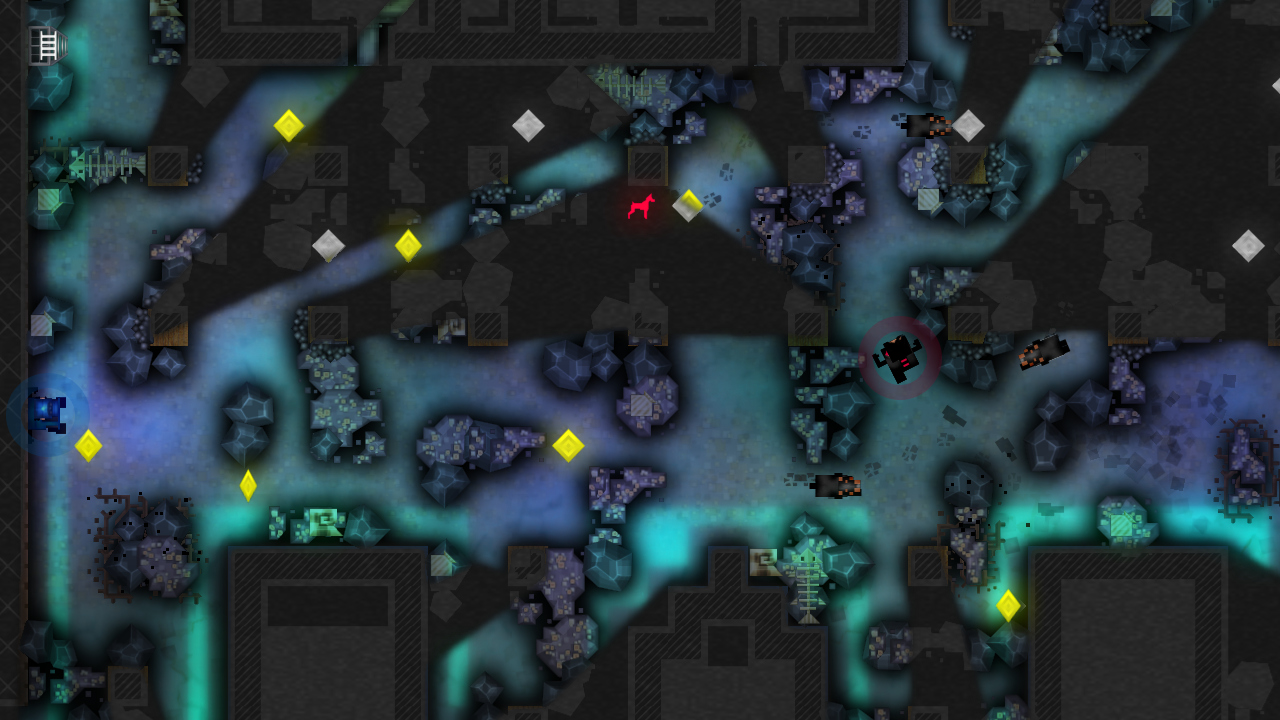Image resolution: width=1280 pixels, height=720 pixels.
Task: Pick up the yellow diamond near the bottom-right building
Action: point(1008,604)
